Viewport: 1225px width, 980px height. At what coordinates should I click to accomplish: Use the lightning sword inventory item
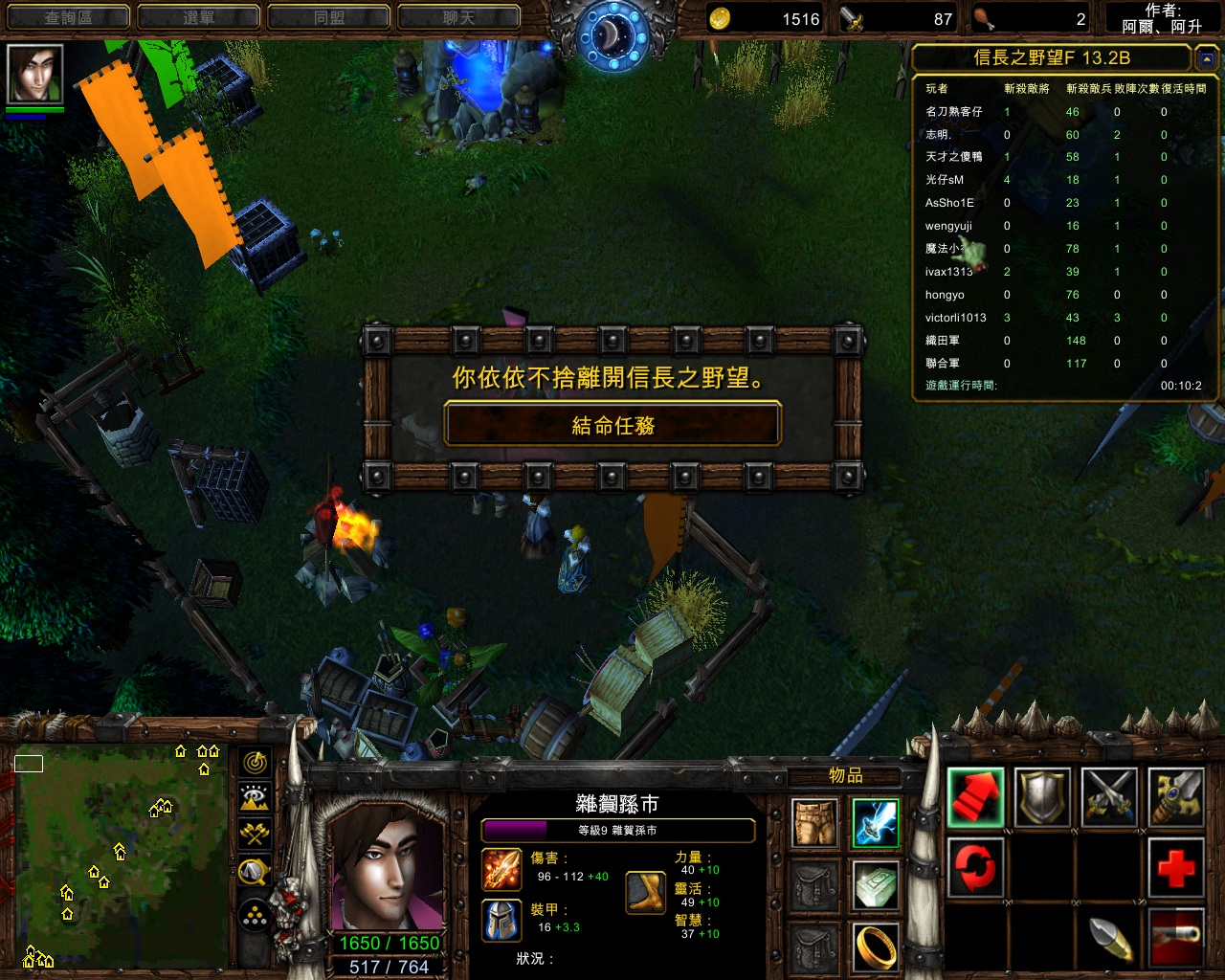[876, 823]
